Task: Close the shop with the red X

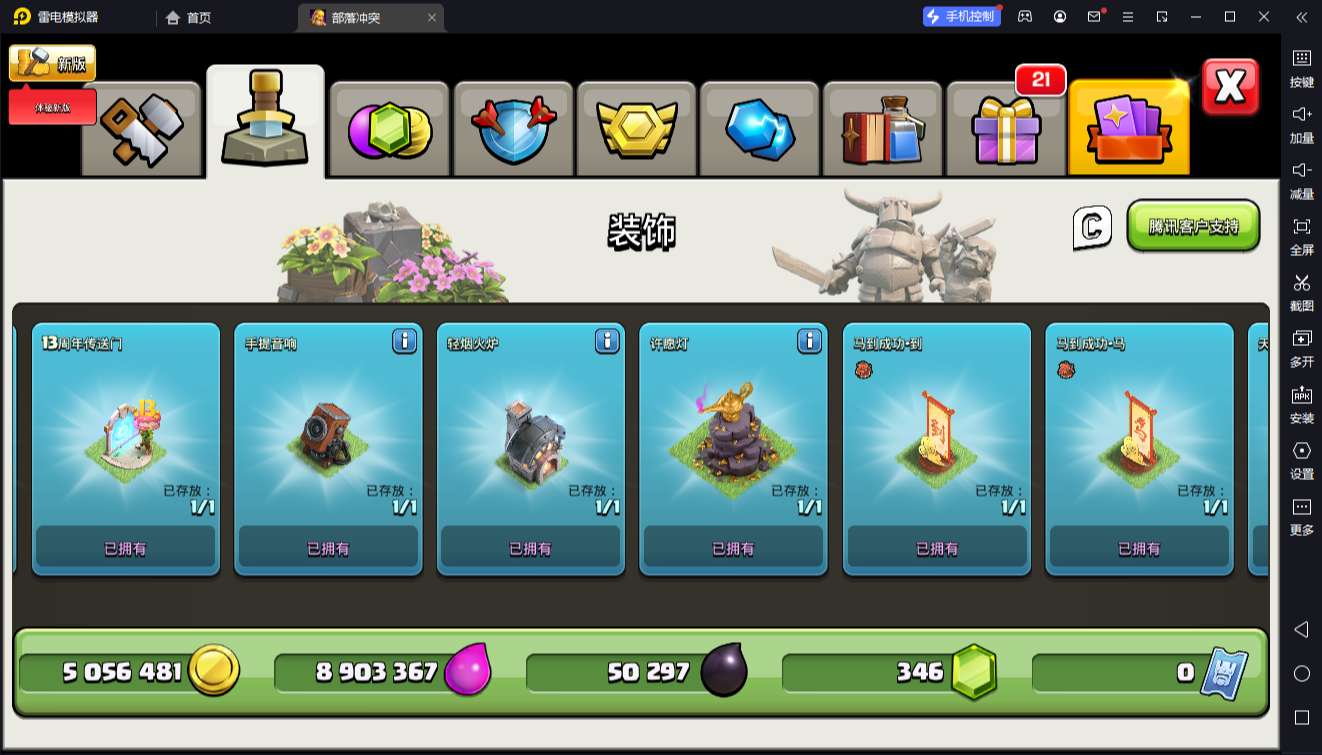Action: 1230,87
